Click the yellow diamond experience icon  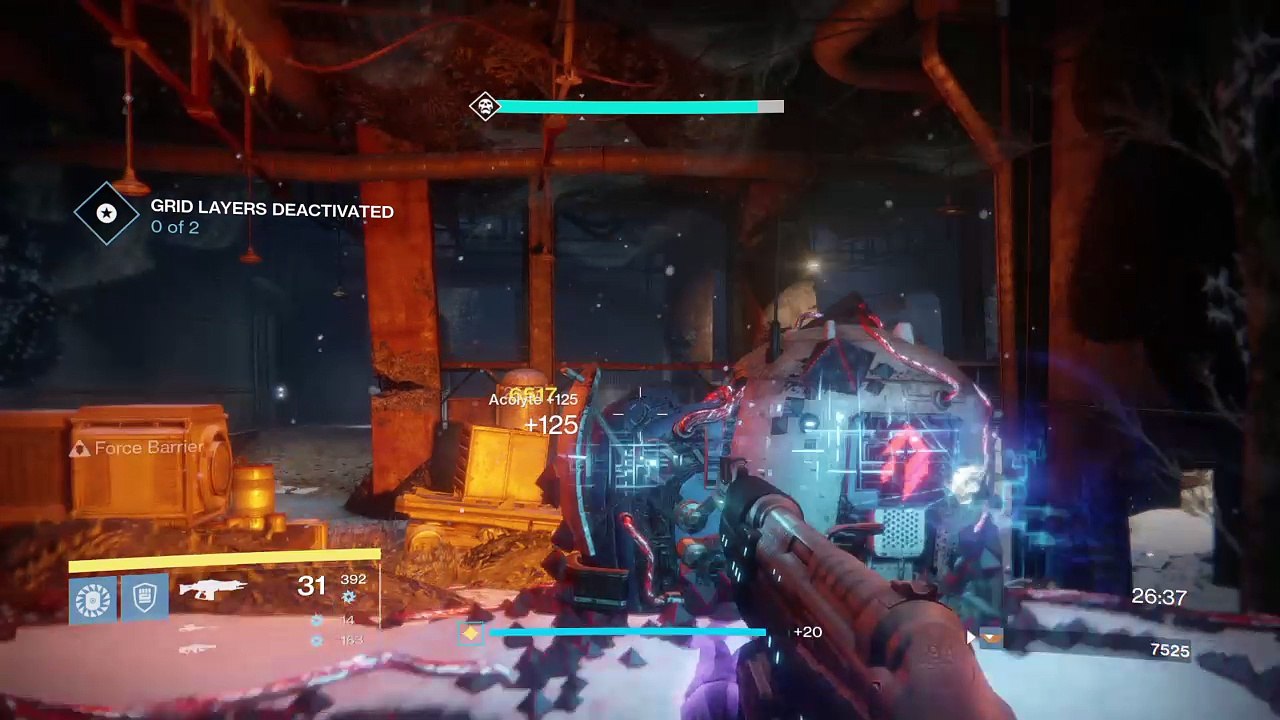(471, 633)
